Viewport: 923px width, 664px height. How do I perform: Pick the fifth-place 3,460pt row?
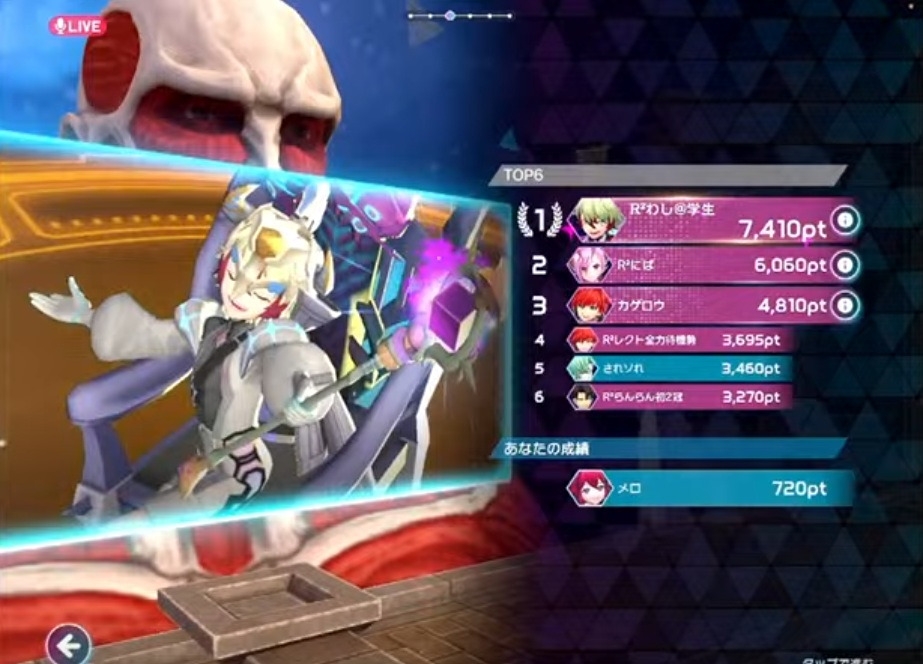point(680,369)
